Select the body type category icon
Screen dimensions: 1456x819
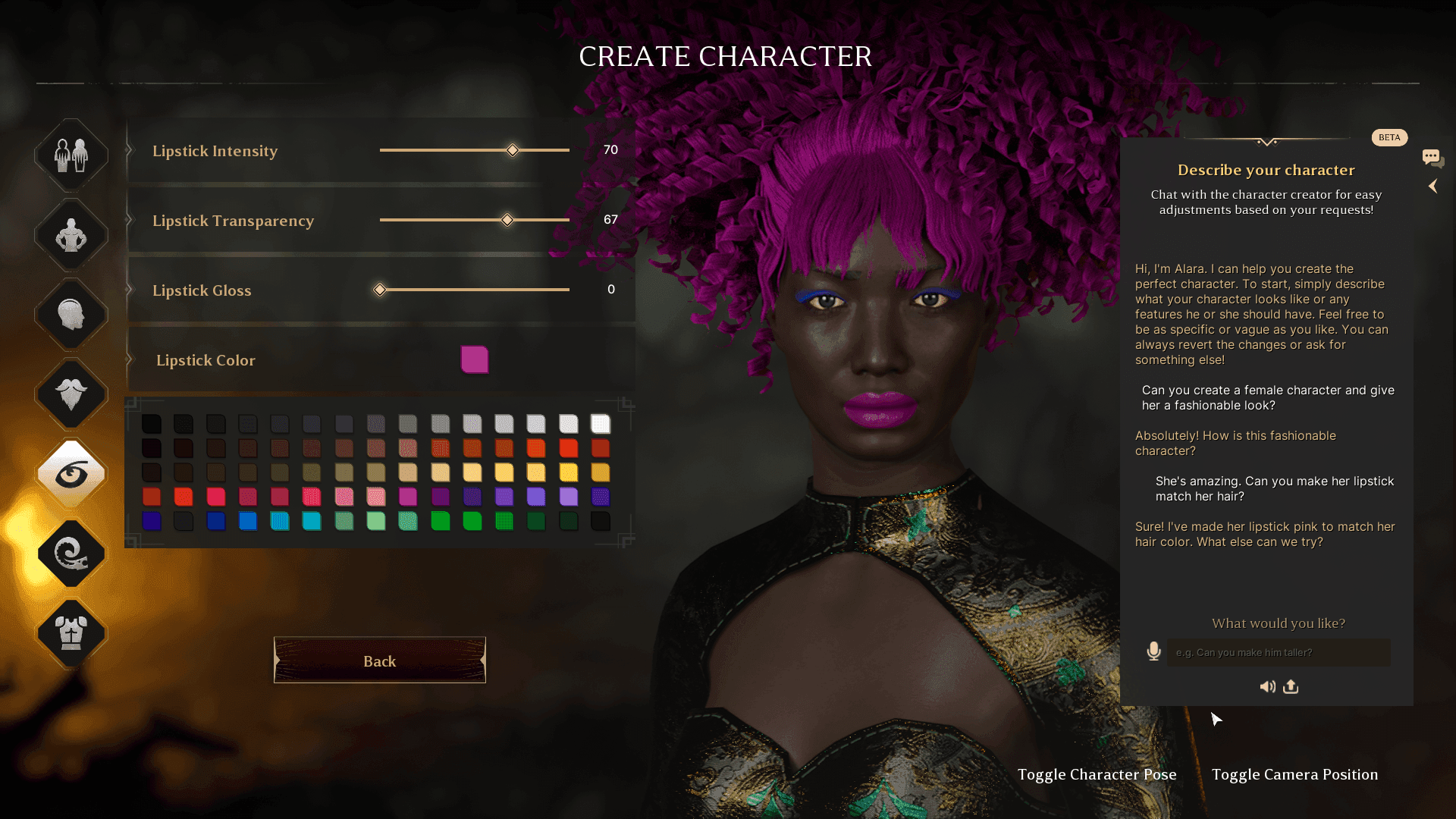click(71, 155)
